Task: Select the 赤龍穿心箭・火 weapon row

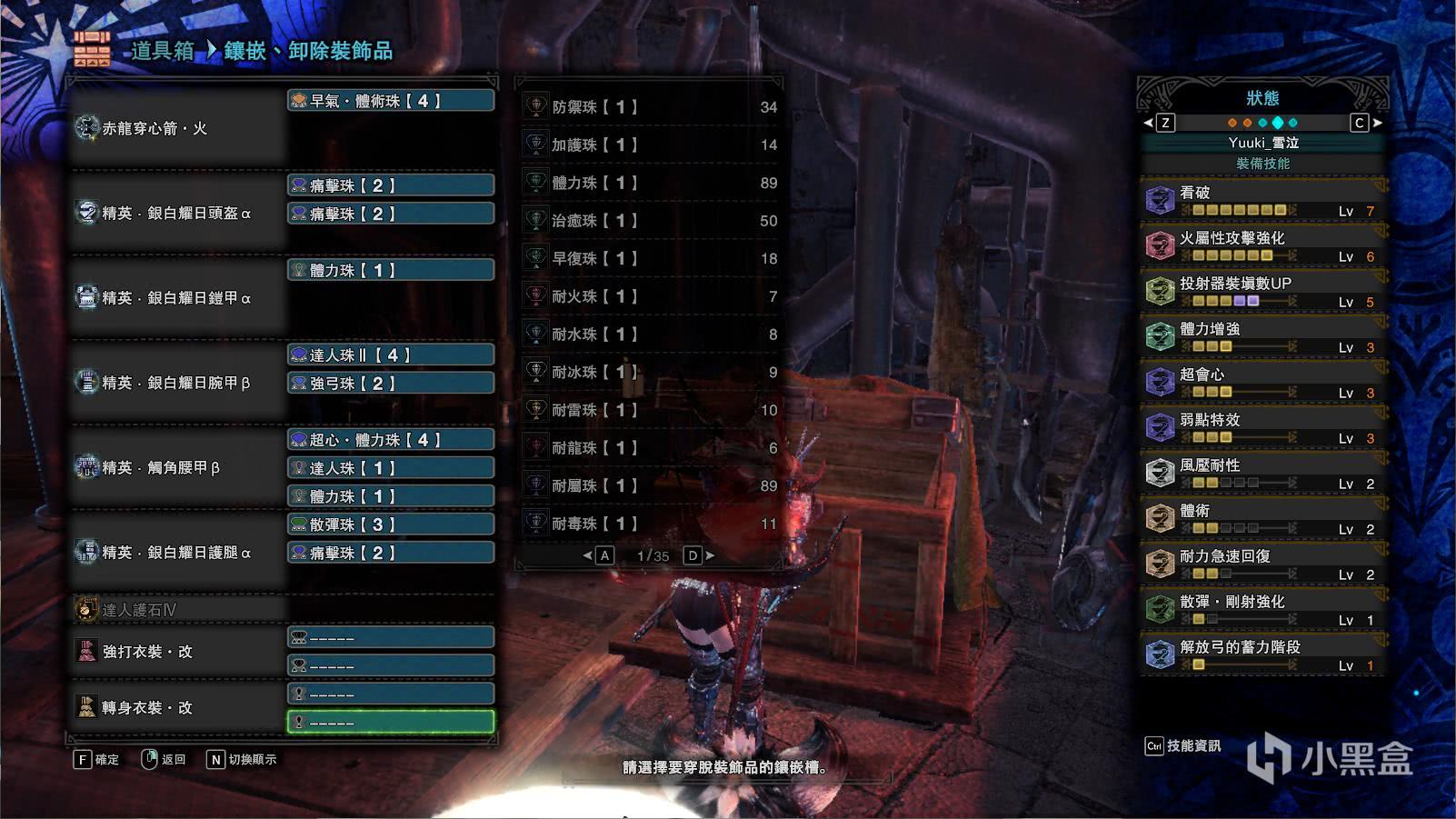Action: (178, 129)
